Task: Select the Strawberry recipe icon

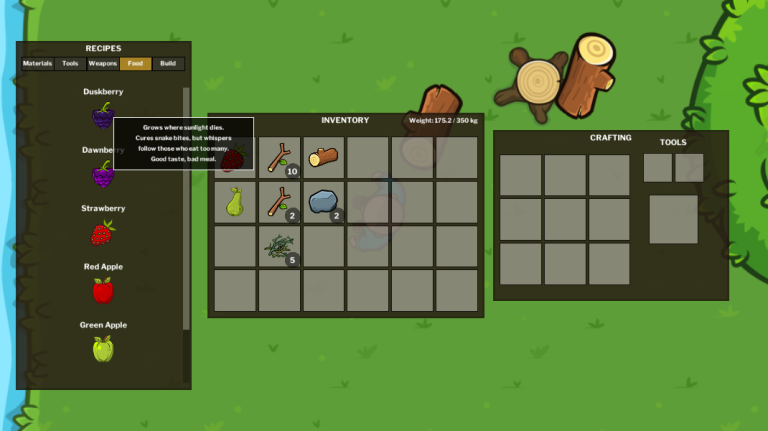Action: [102, 233]
